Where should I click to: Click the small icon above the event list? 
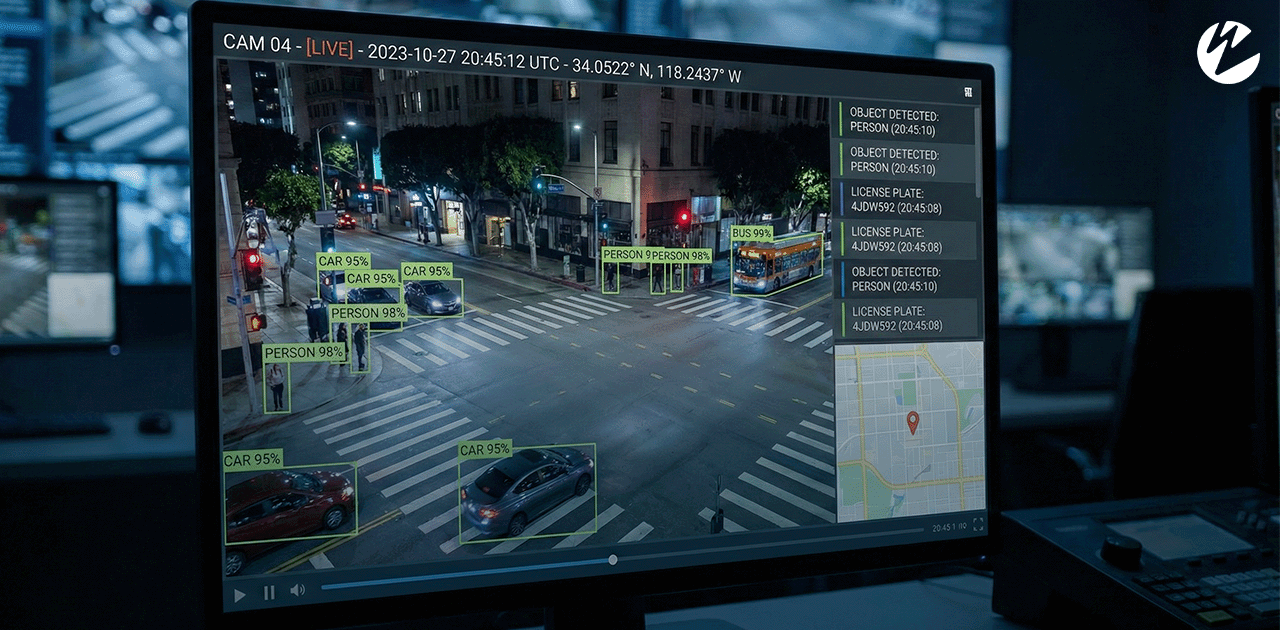click(968, 92)
